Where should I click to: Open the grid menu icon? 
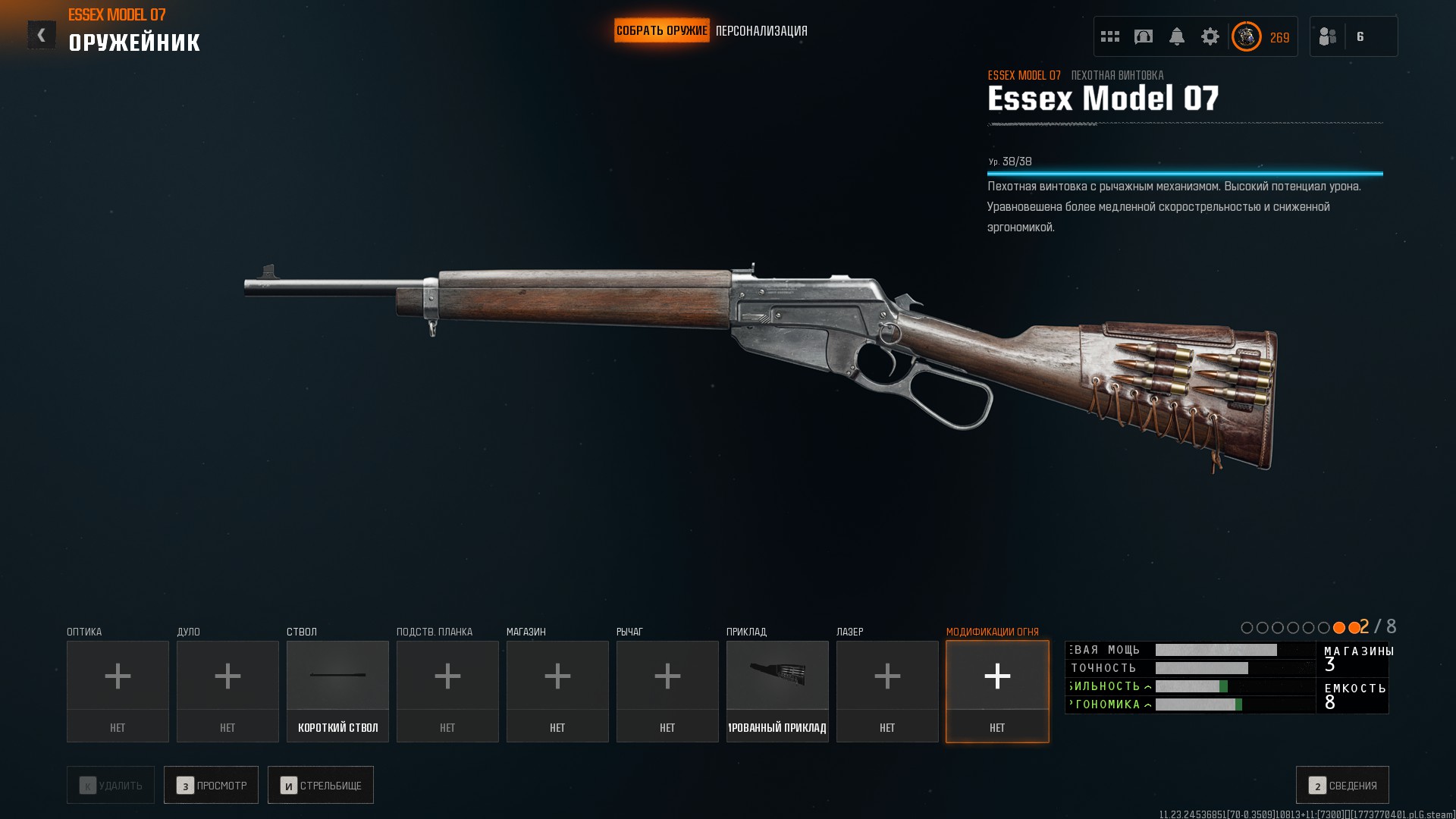point(1110,36)
